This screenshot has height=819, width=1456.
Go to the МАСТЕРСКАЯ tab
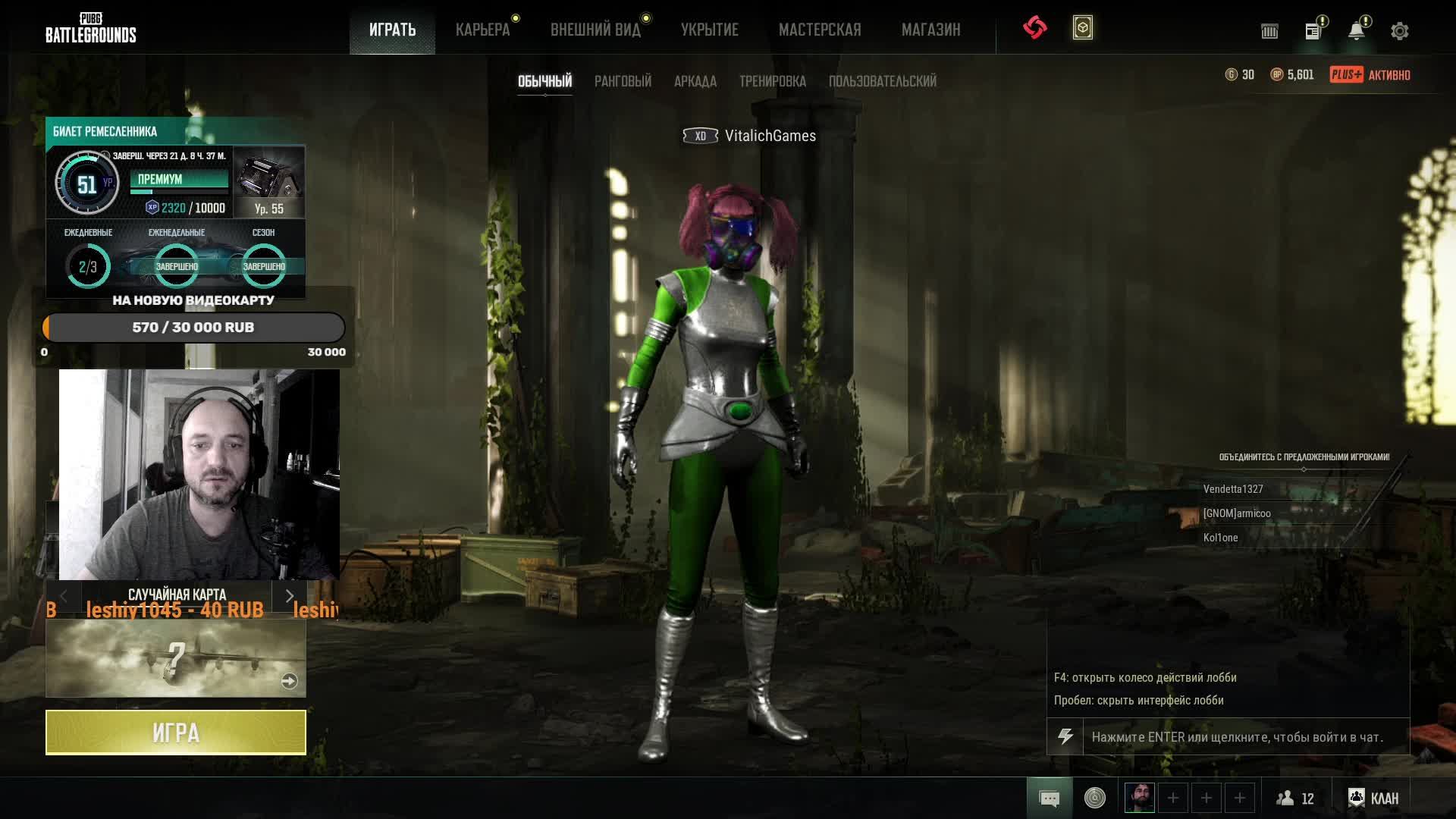(x=820, y=30)
